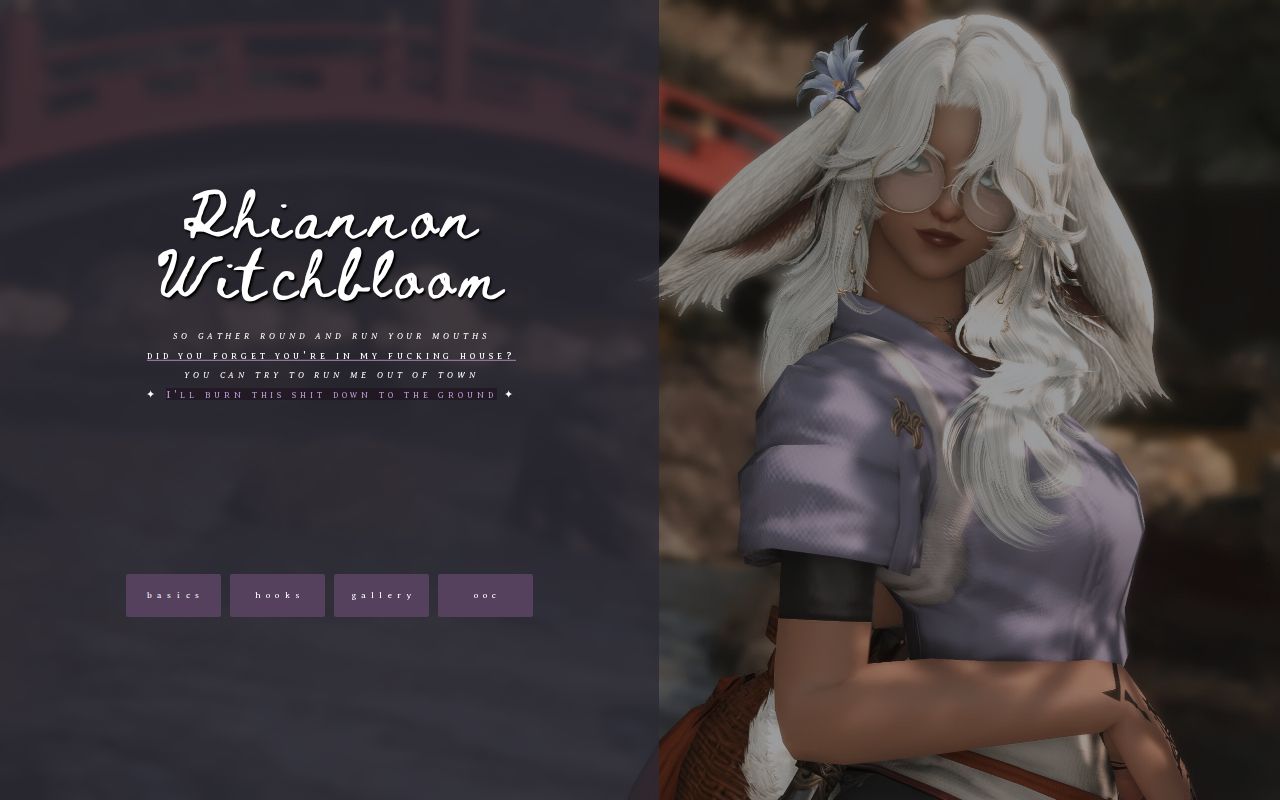This screenshot has width=1280, height=800.
Task: Open the ooc info page
Action: [x=485, y=595]
